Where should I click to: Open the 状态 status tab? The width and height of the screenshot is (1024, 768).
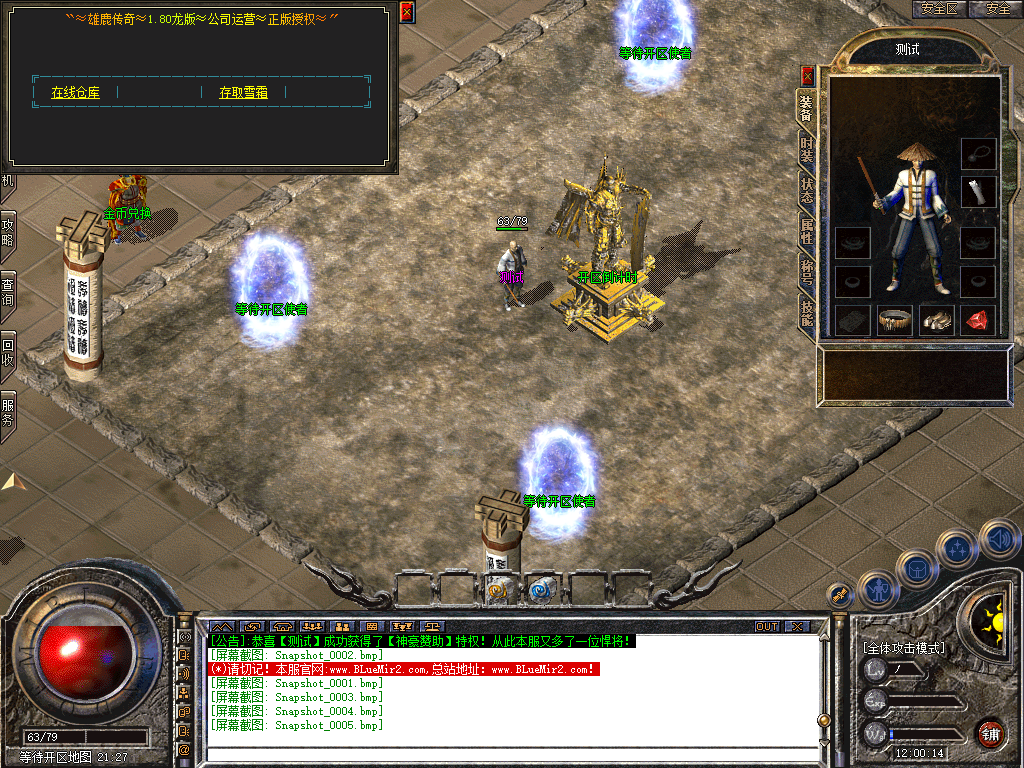point(806,190)
